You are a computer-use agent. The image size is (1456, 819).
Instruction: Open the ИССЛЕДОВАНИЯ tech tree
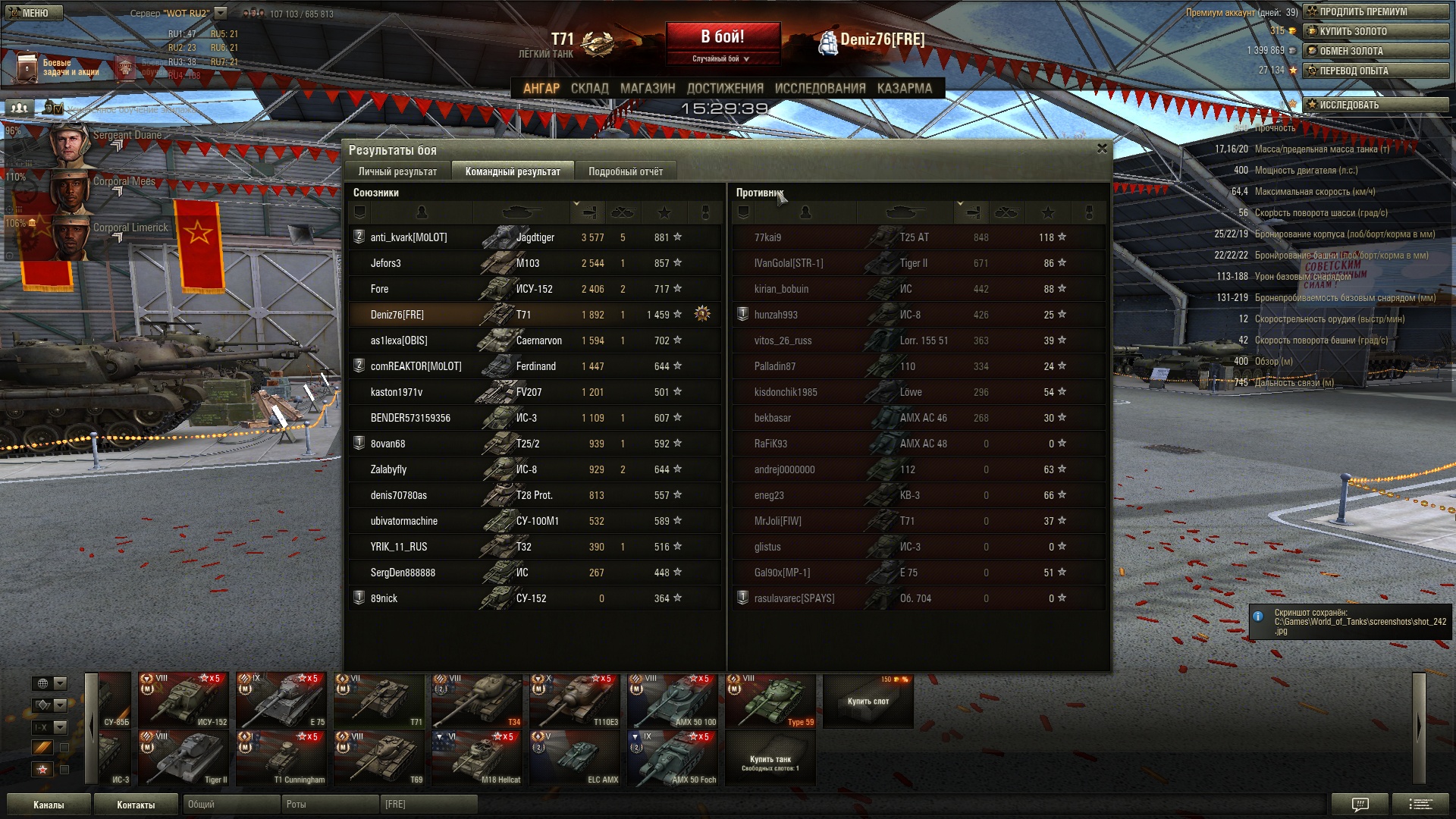820,88
